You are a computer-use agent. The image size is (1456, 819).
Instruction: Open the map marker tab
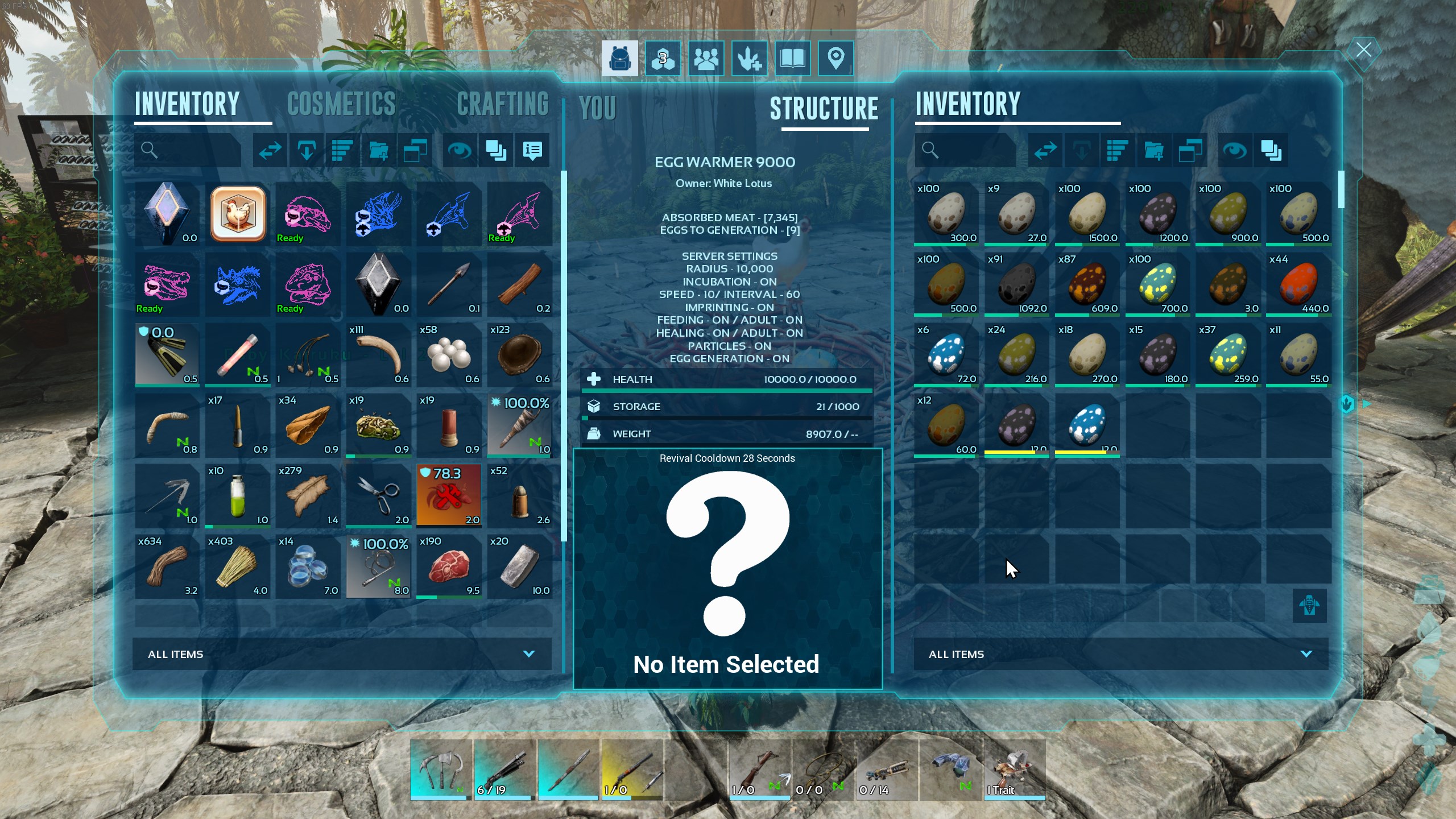pyautogui.click(x=835, y=58)
